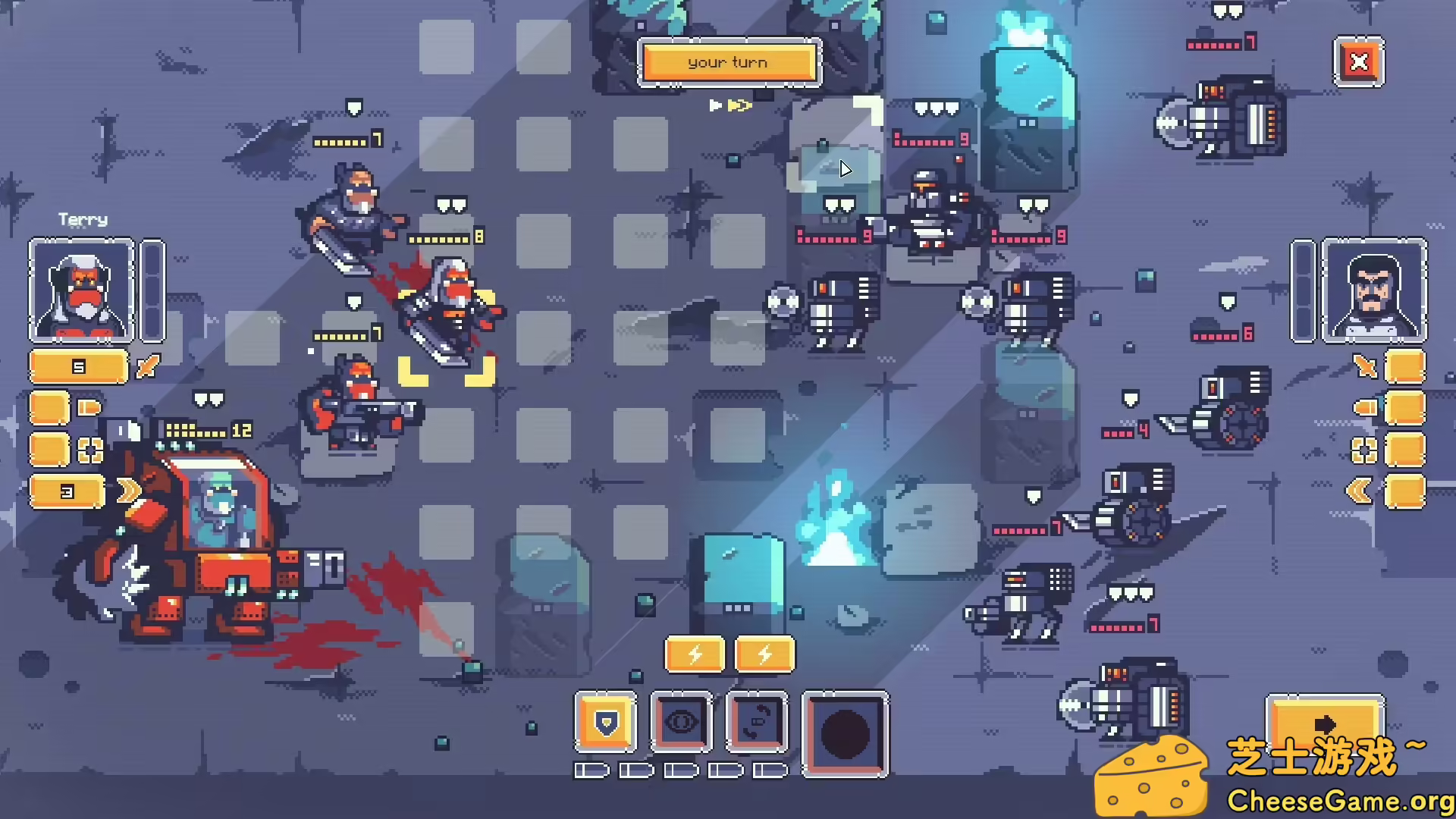Toggle the second lightning action point indicator

point(764,654)
